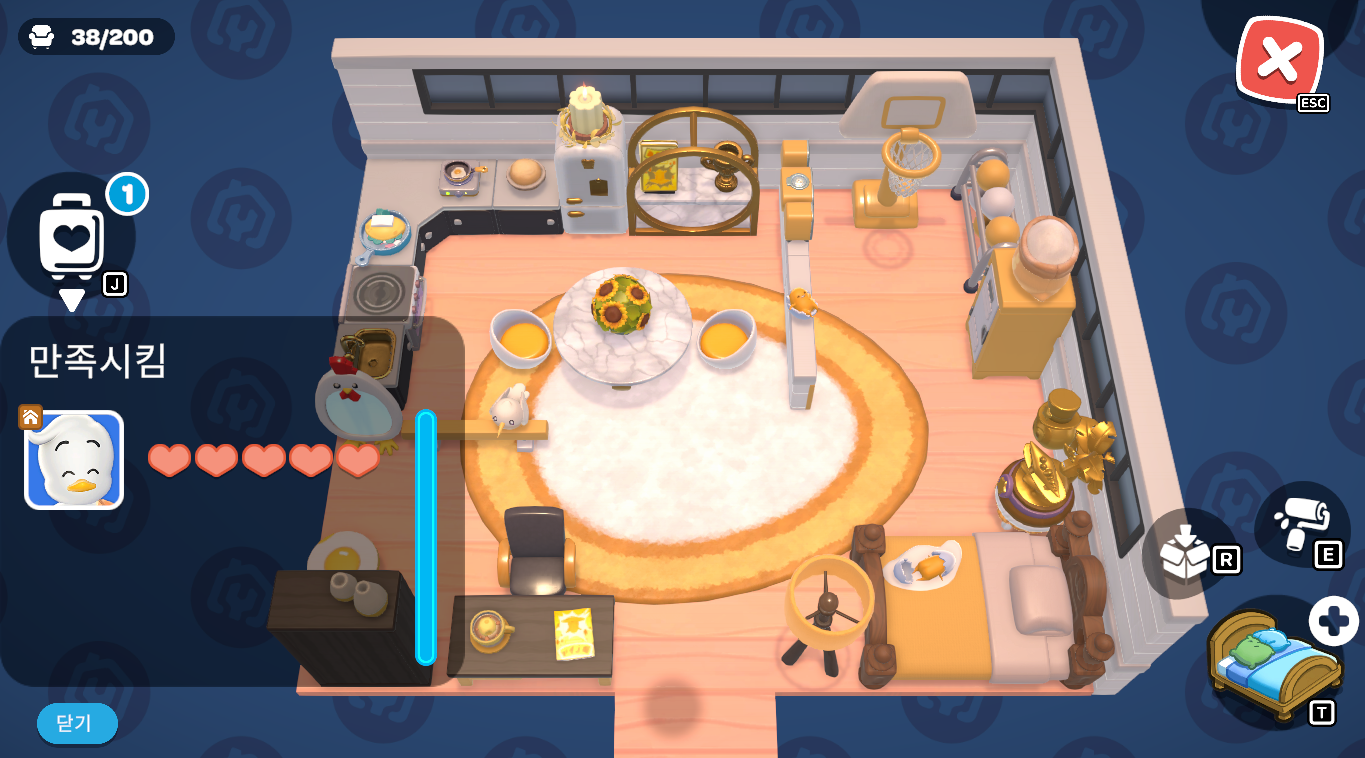Close the room editor with red X
This screenshot has height=758, width=1365.
1279,60
